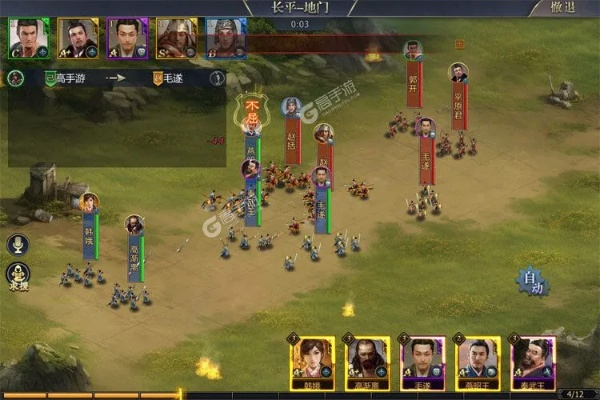The width and height of the screenshot is (600, 400).
Task: Toggle the 自动 auto-battle button
Action: coord(535,283)
